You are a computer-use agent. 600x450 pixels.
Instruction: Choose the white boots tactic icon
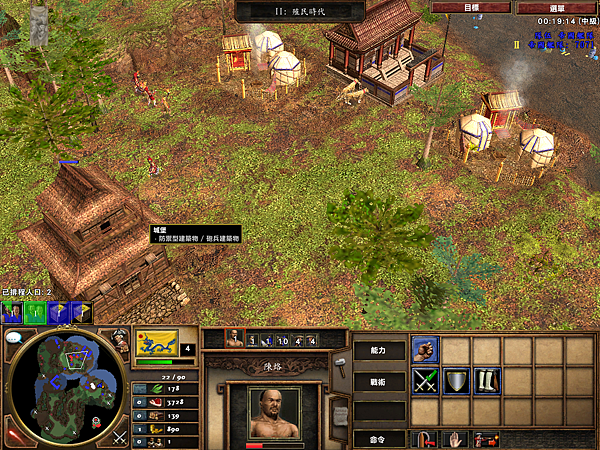pyautogui.click(x=487, y=381)
